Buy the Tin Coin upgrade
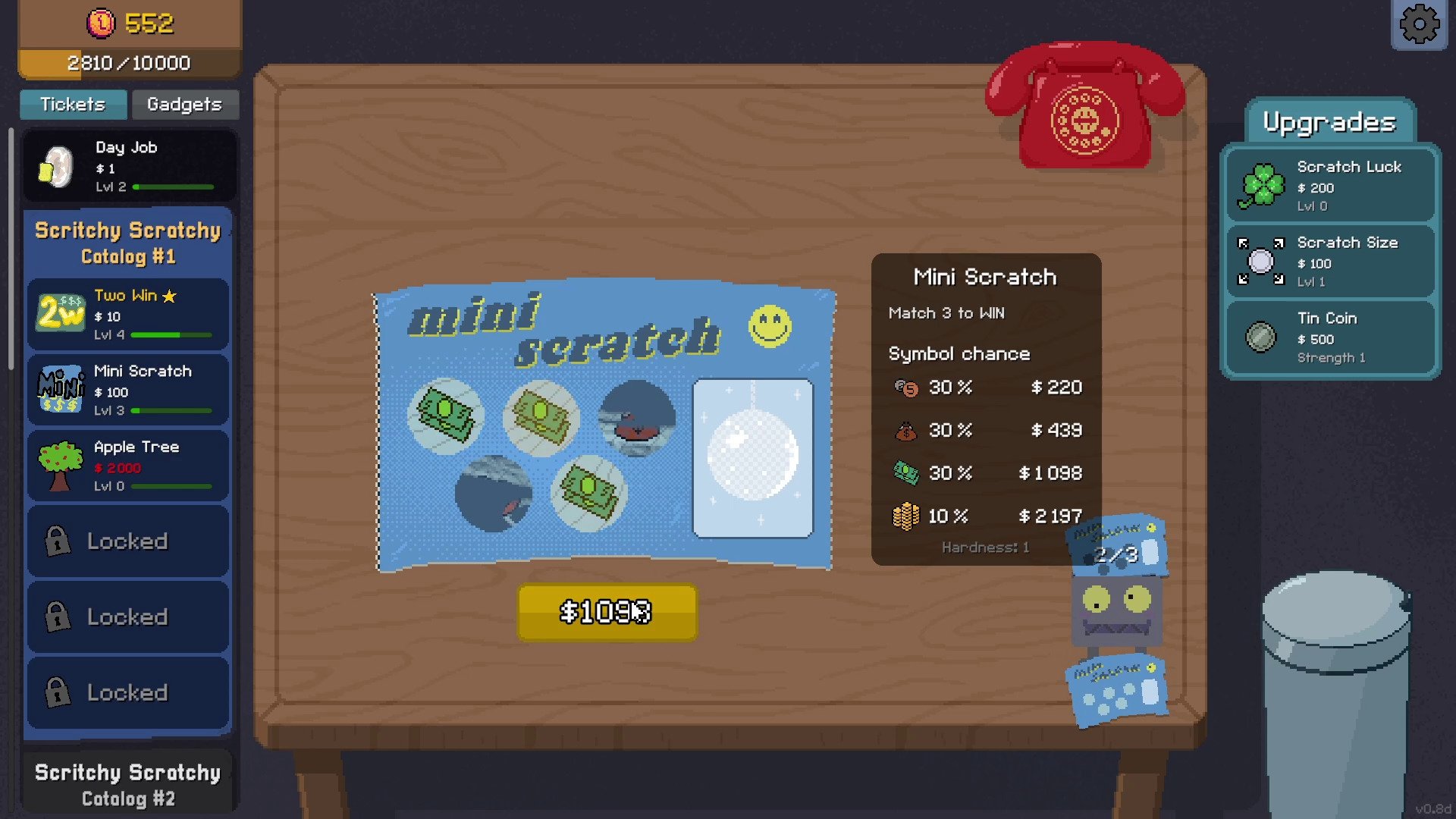 point(1330,337)
